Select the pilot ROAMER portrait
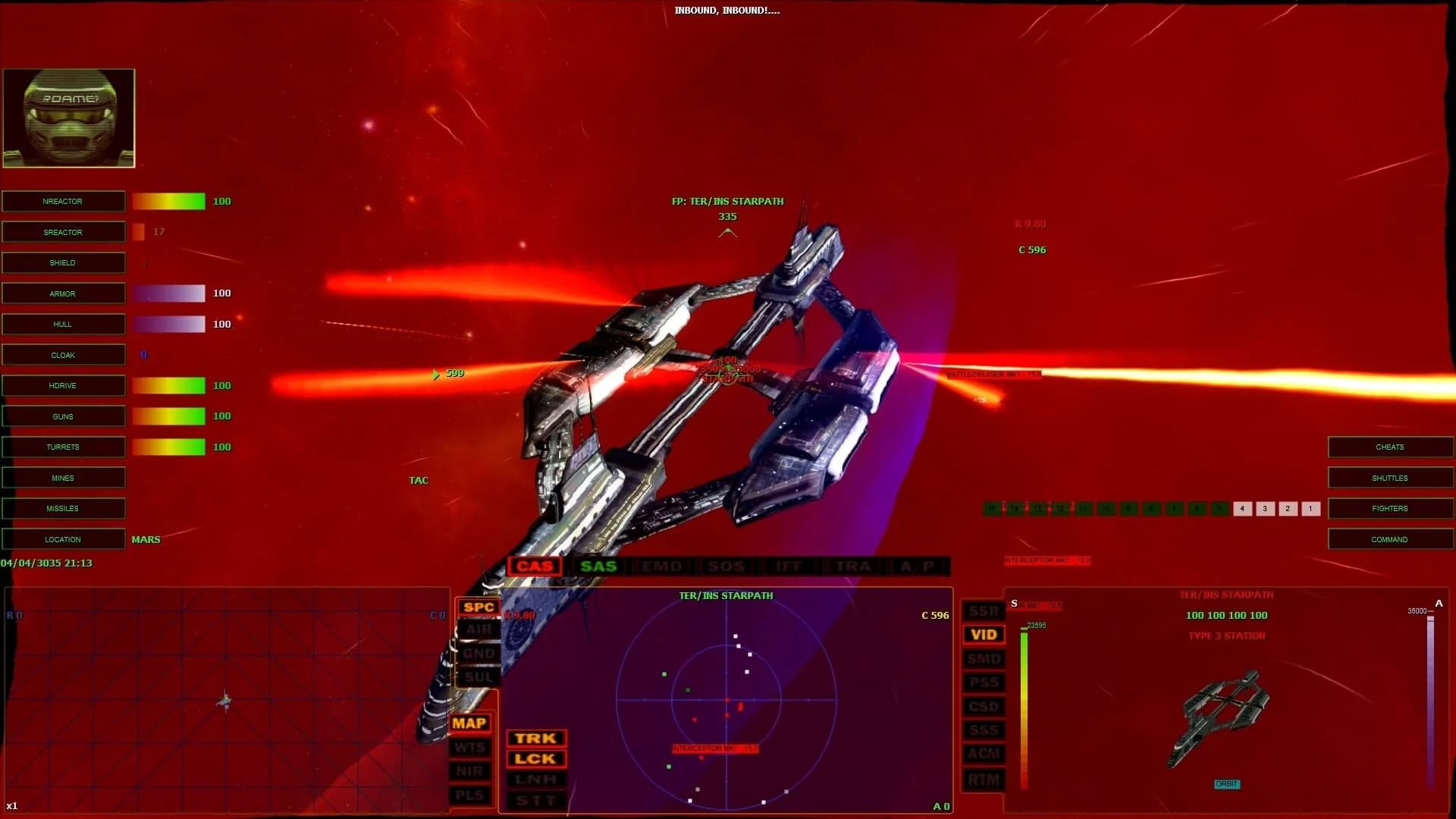The height and width of the screenshot is (819, 1456). (68, 118)
